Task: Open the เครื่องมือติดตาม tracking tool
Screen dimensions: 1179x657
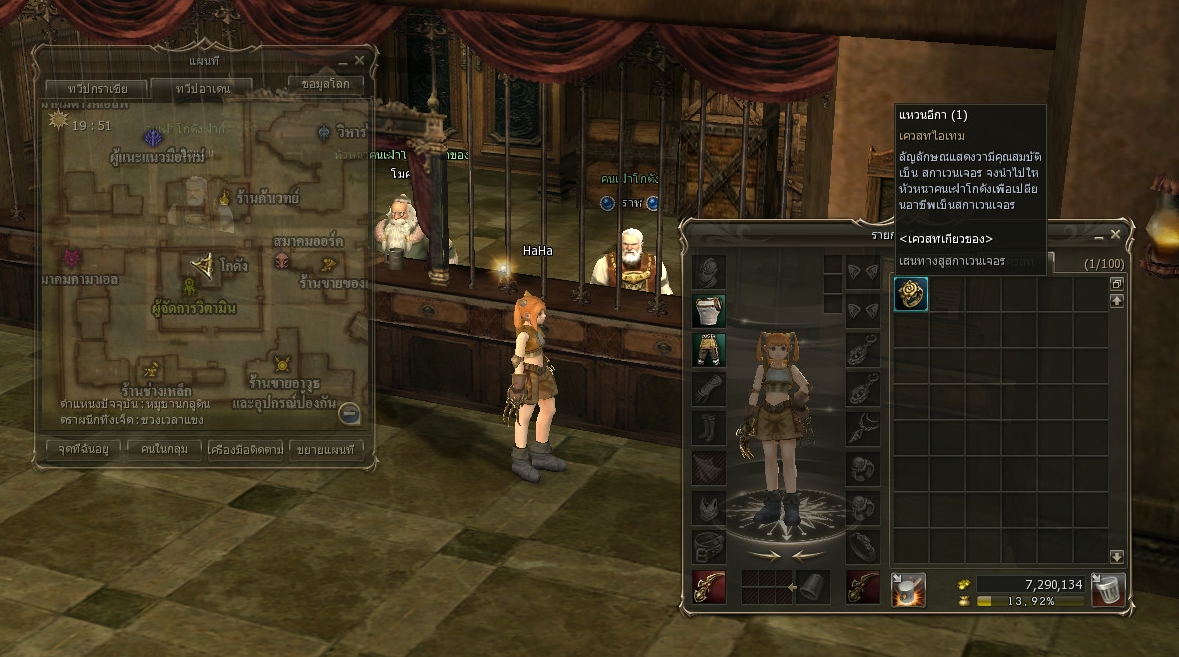Action: click(x=246, y=450)
